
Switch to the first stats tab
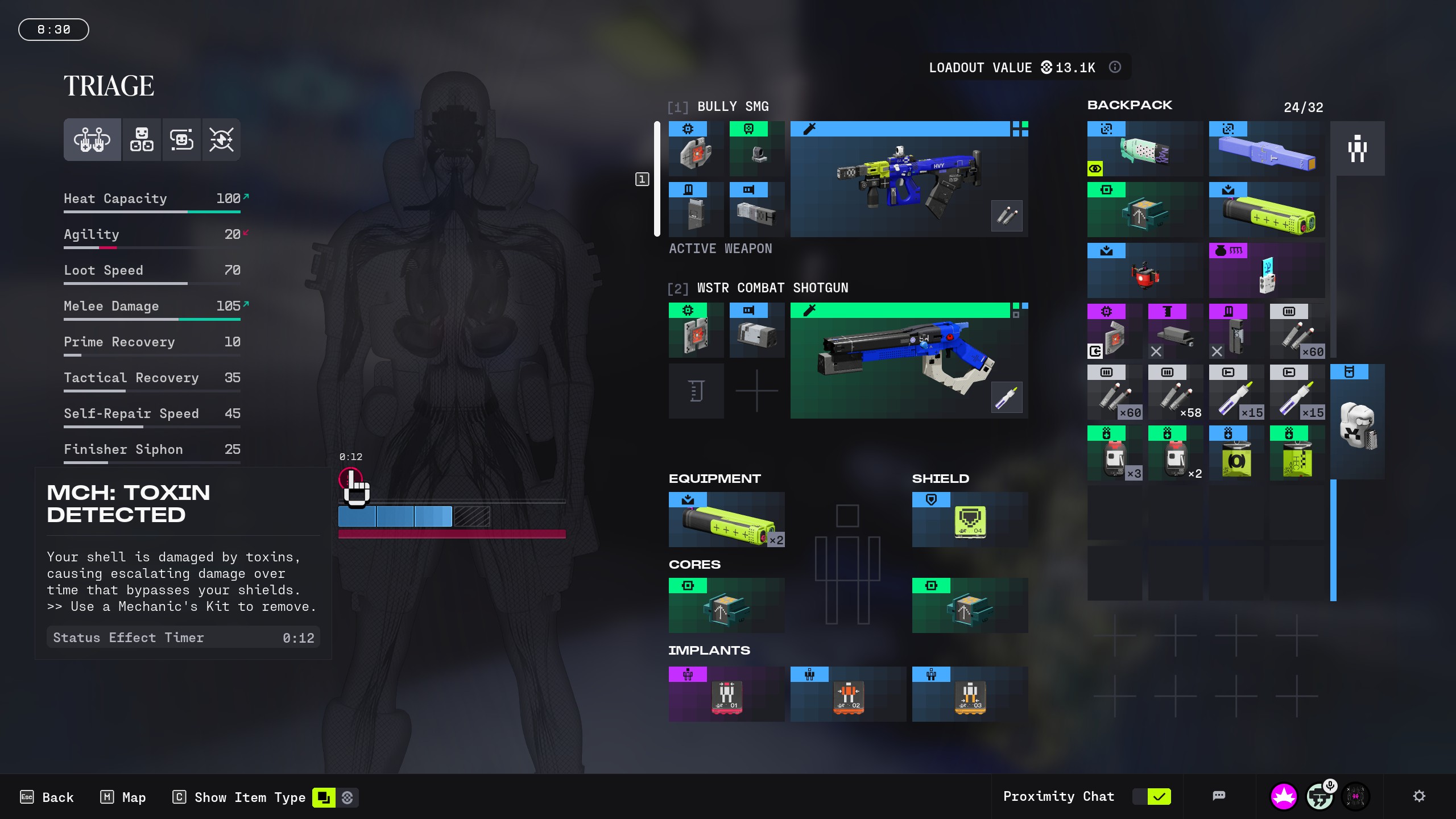click(x=92, y=139)
